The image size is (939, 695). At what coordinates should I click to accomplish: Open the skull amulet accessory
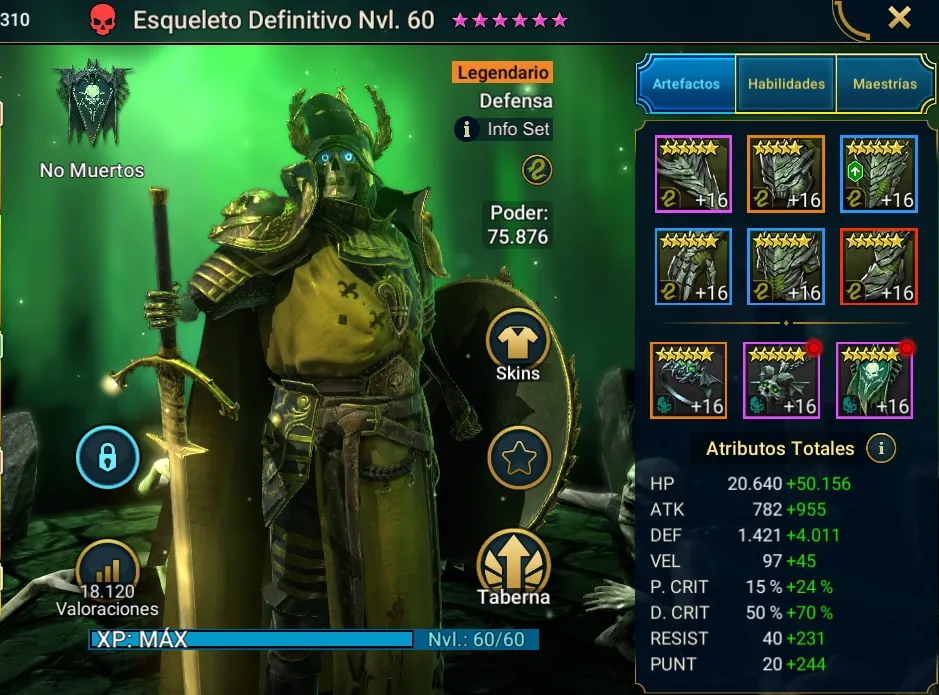coord(781,380)
